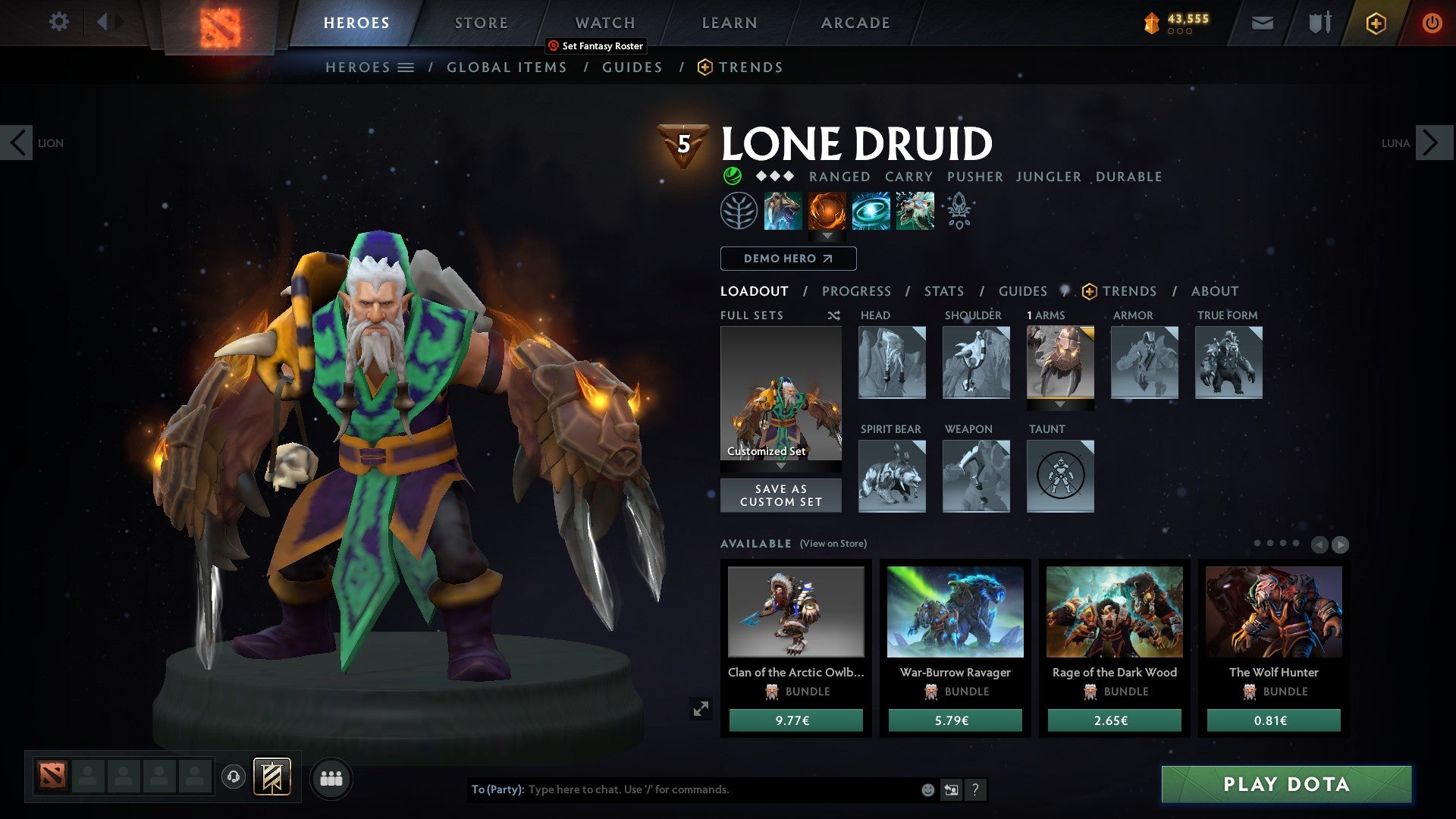The height and width of the screenshot is (819, 1456).
Task: Open the Heroes hamburger menu
Action: [x=406, y=67]
